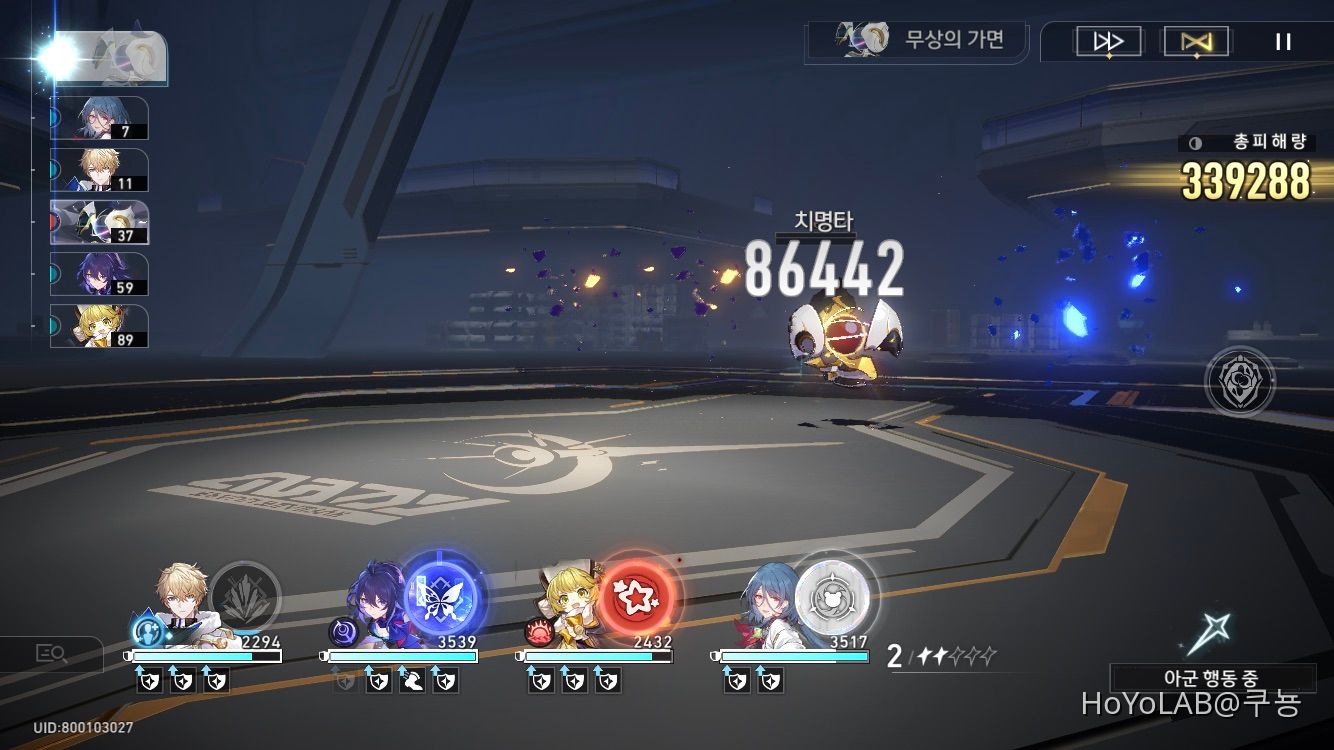
Task: Toggle auto-battle on
Action: tap(1196, 41)
